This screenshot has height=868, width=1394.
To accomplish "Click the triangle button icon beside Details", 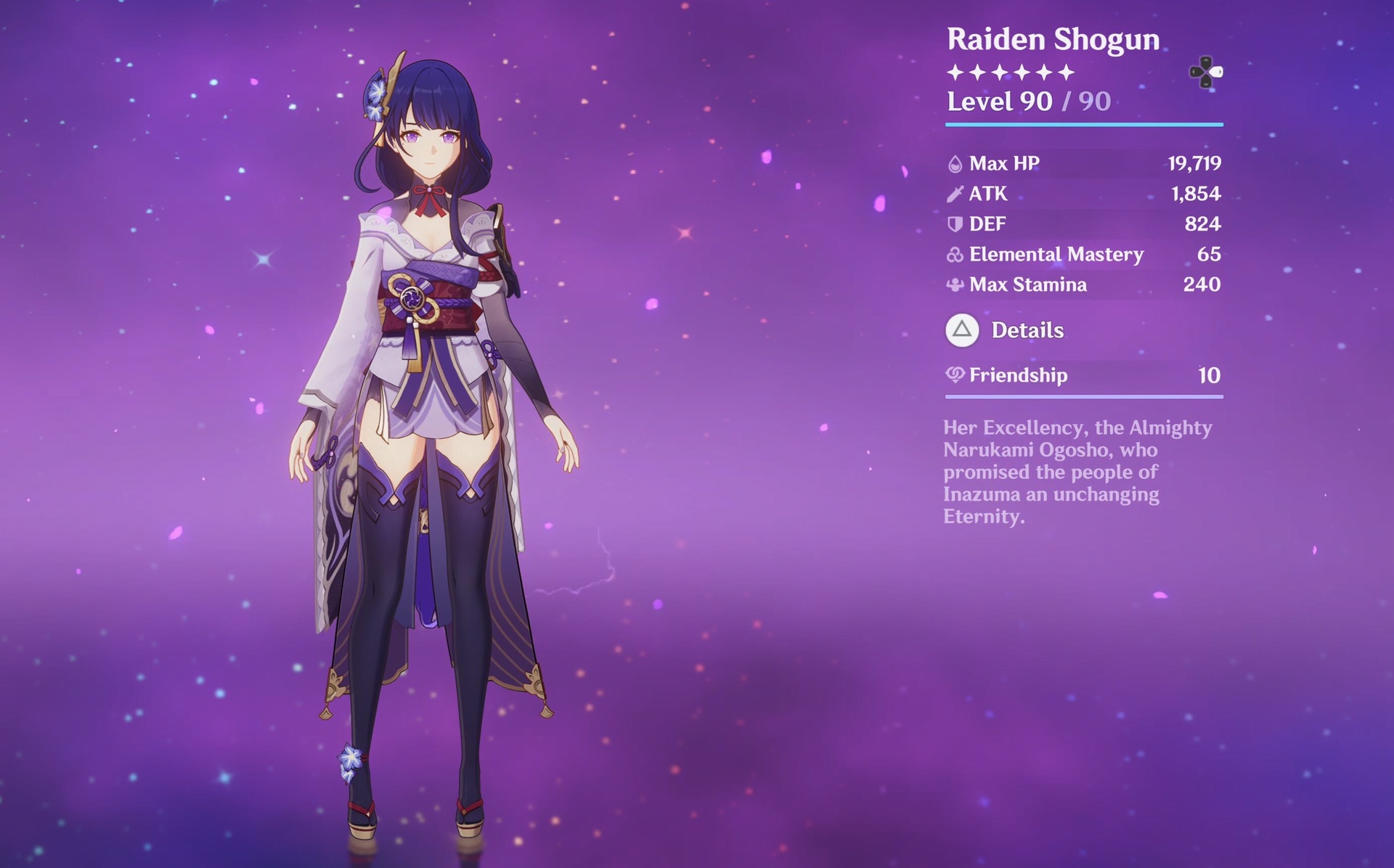I will point(963,330).
